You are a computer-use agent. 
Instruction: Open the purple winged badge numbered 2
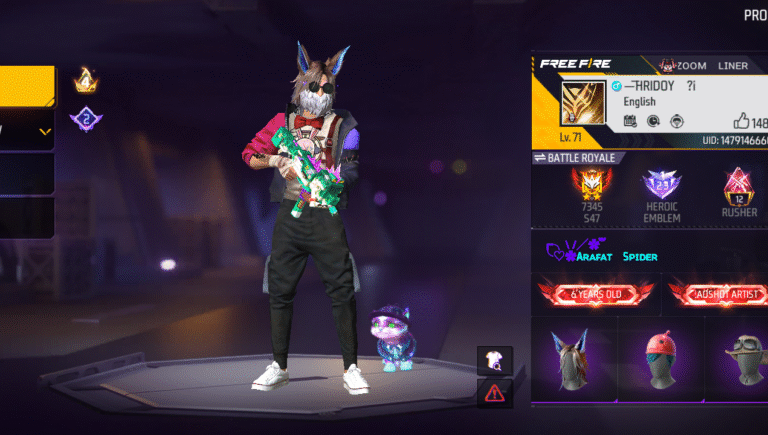[86, 121]
